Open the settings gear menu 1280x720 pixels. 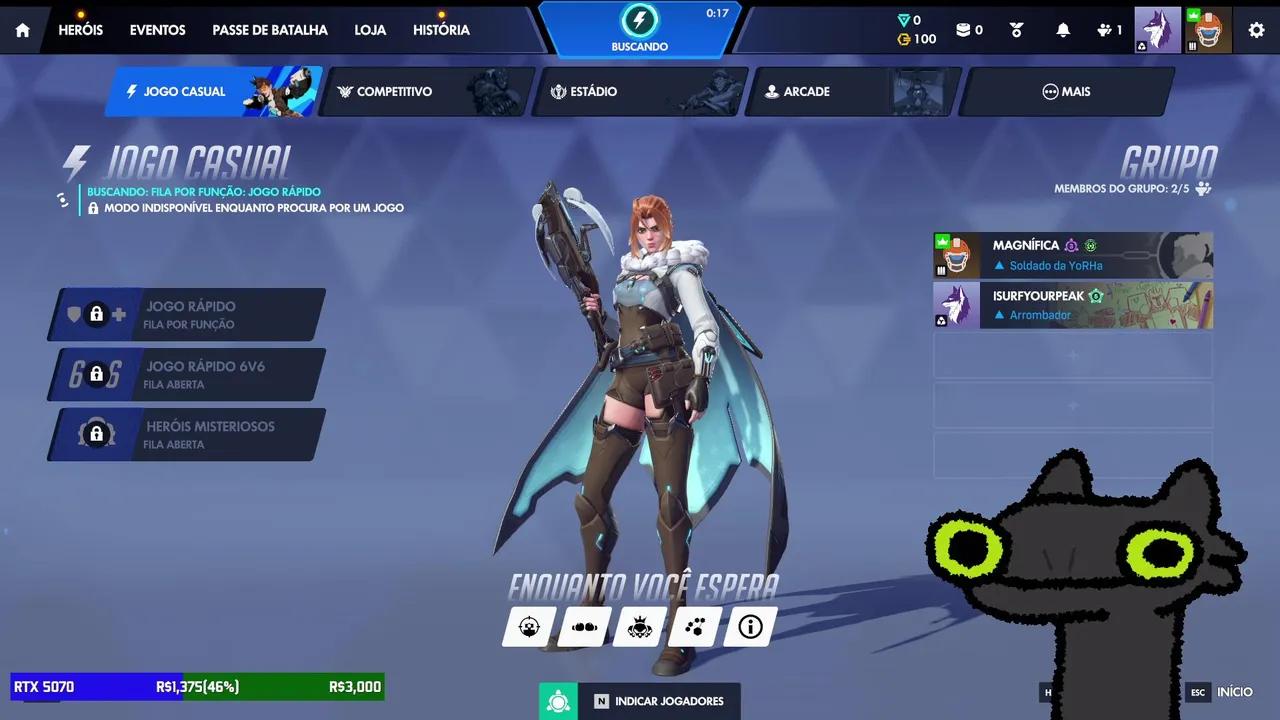coord(1256,30)
